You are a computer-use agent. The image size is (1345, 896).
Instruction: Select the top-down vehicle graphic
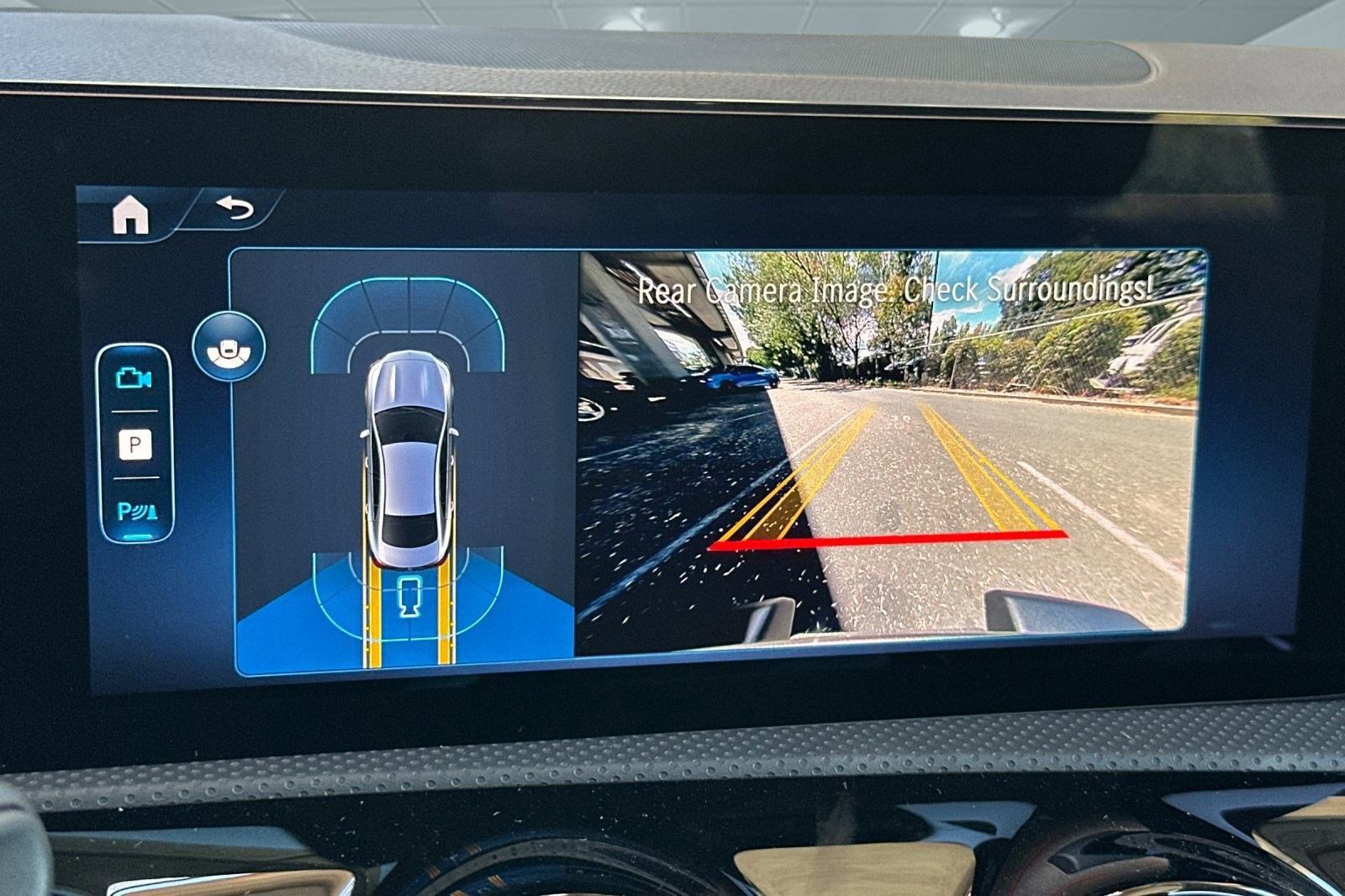(410, 462)
